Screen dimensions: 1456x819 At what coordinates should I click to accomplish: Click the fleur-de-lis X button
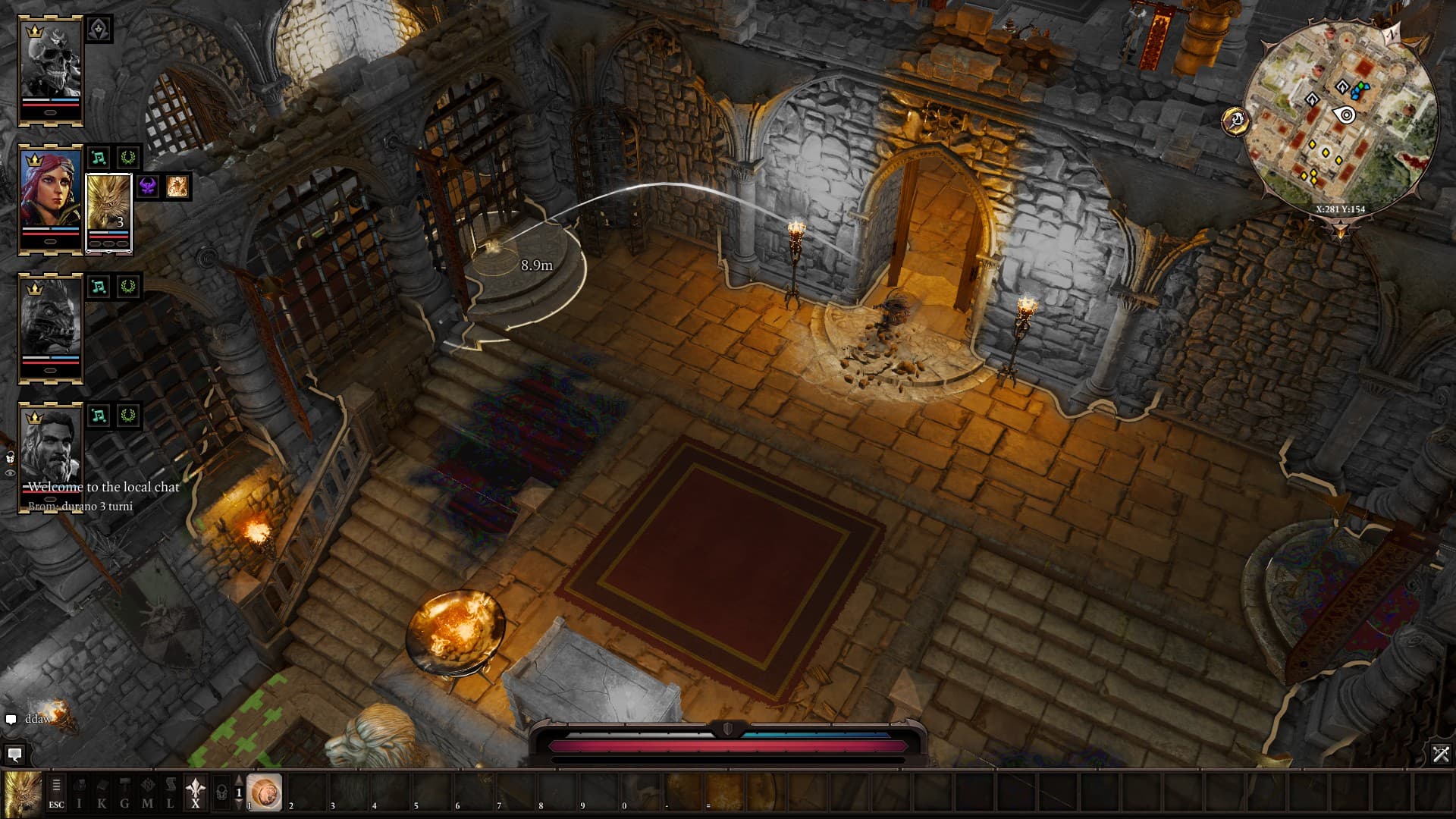196,793
